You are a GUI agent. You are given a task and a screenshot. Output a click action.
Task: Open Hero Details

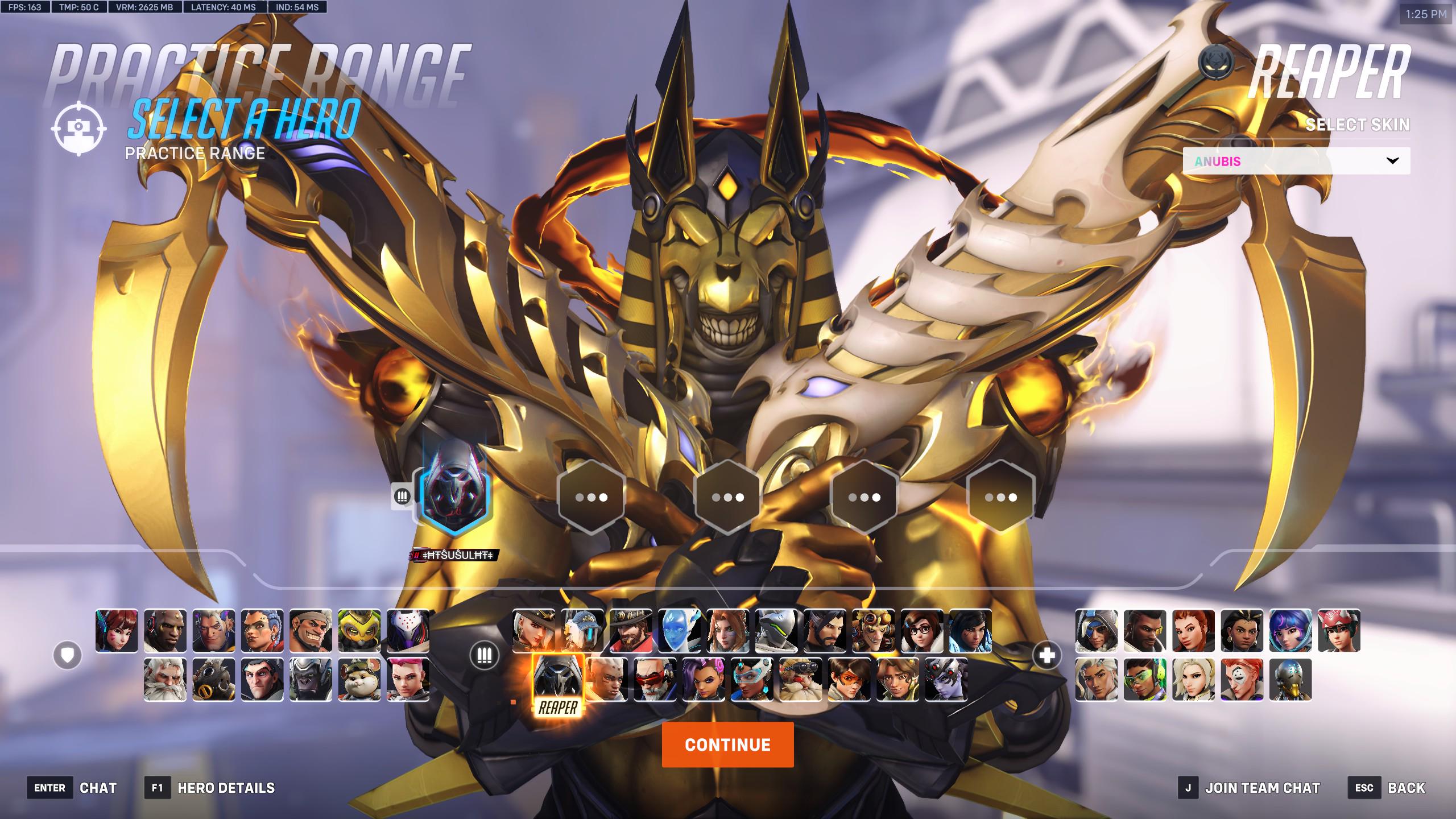tap(226, 788)
